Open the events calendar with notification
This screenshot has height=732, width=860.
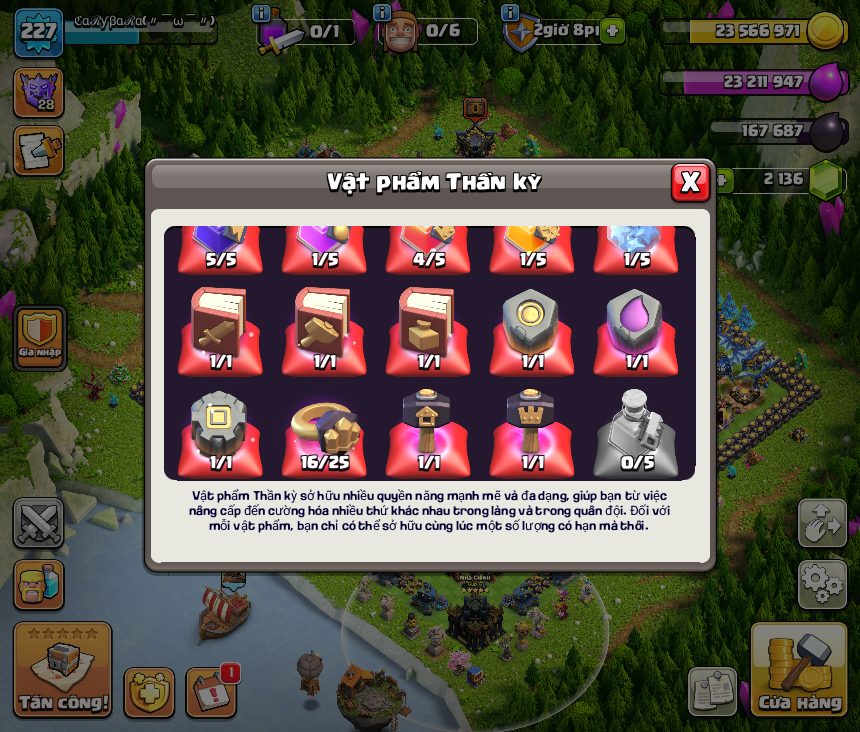(211, 692)
